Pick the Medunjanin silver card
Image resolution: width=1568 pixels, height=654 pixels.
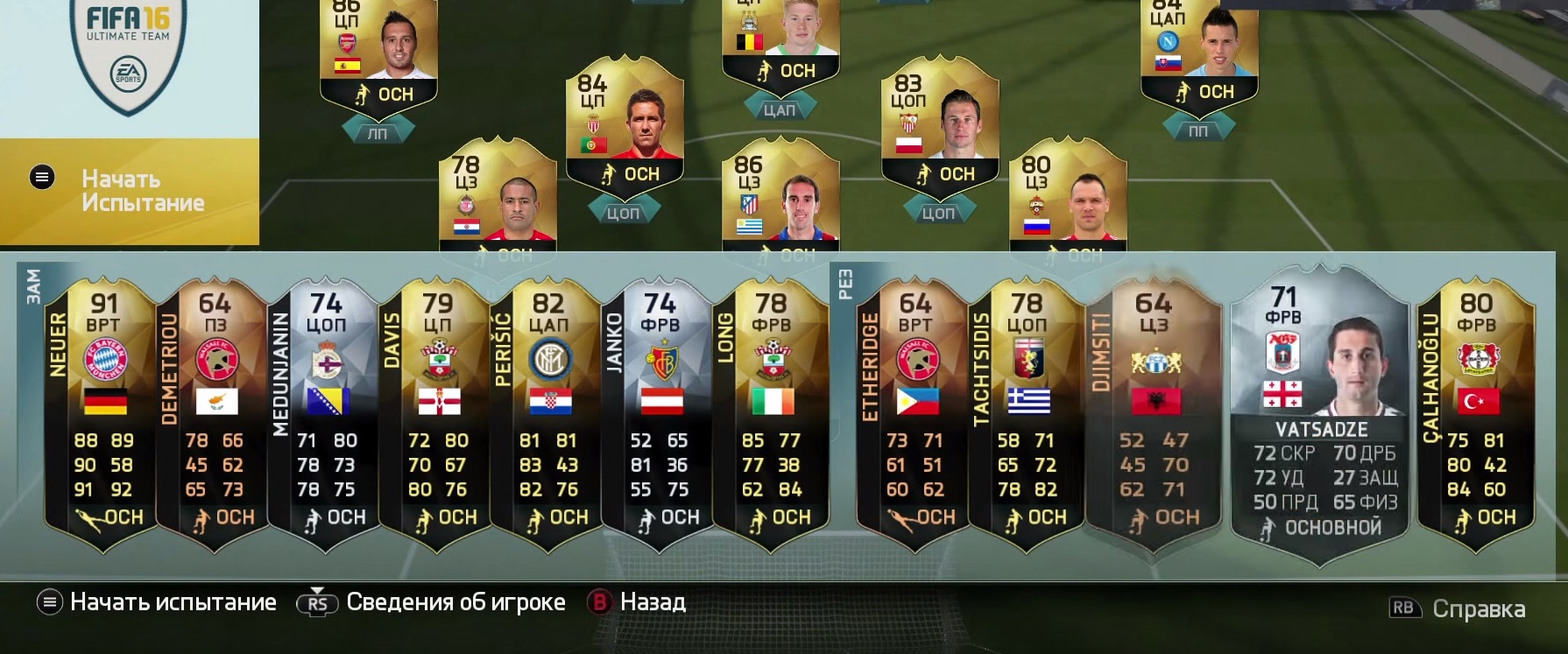click(x=326, y=411)
